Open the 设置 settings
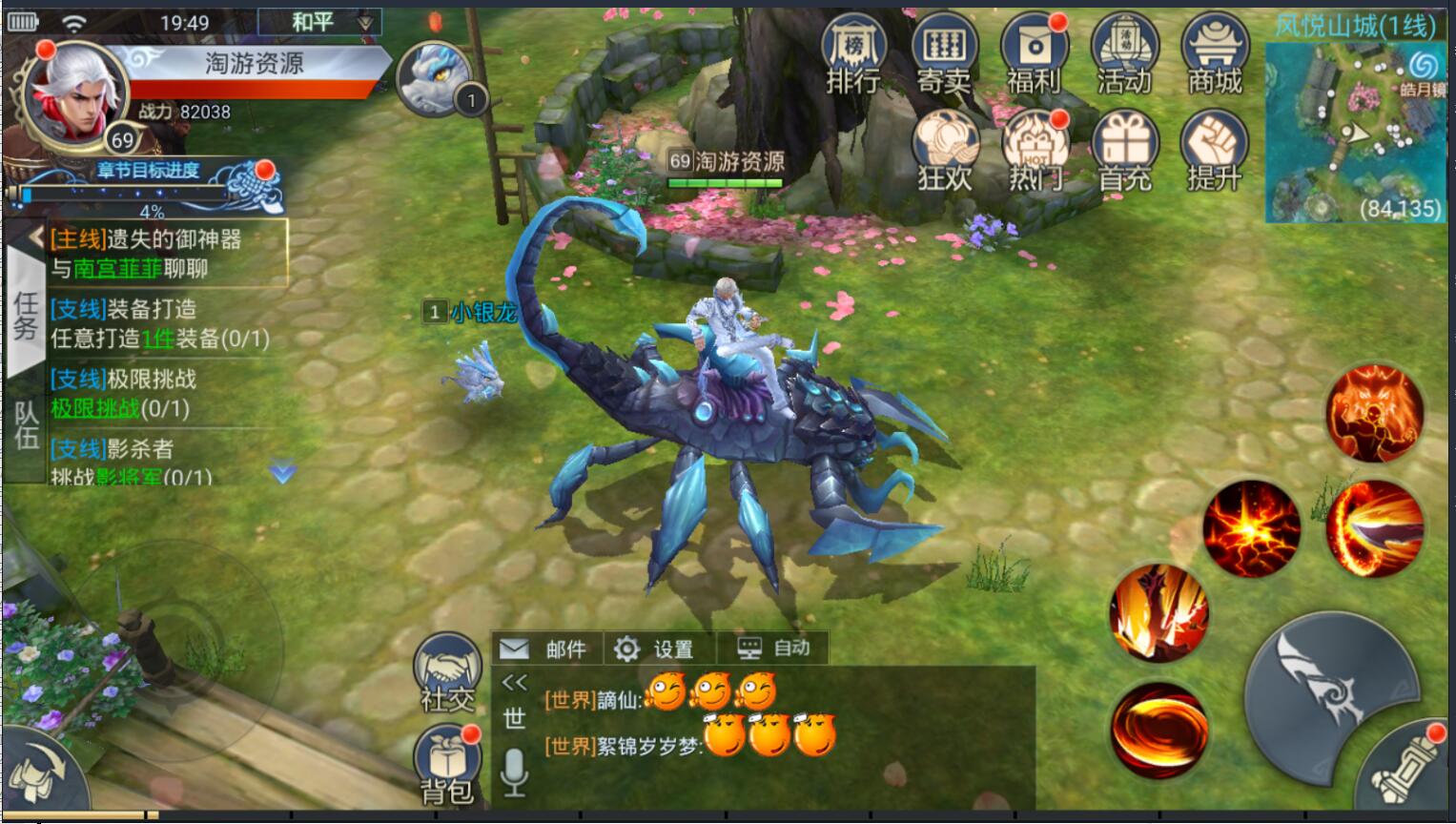The width and height of the screenshot is (1456, 824). click(655, 649)
